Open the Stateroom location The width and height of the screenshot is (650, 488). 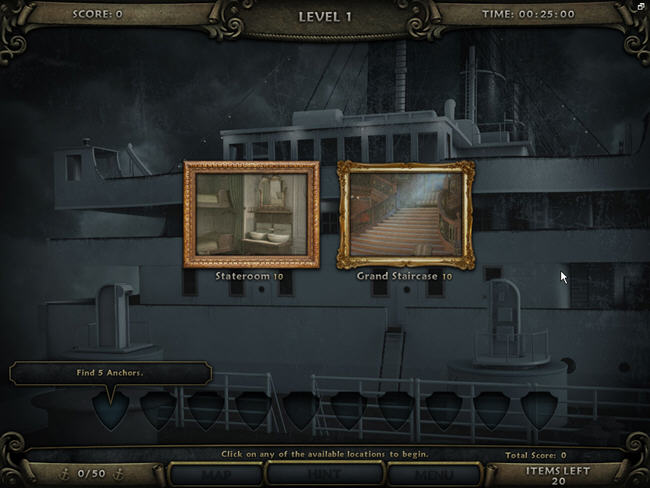[x=251, y=214]
